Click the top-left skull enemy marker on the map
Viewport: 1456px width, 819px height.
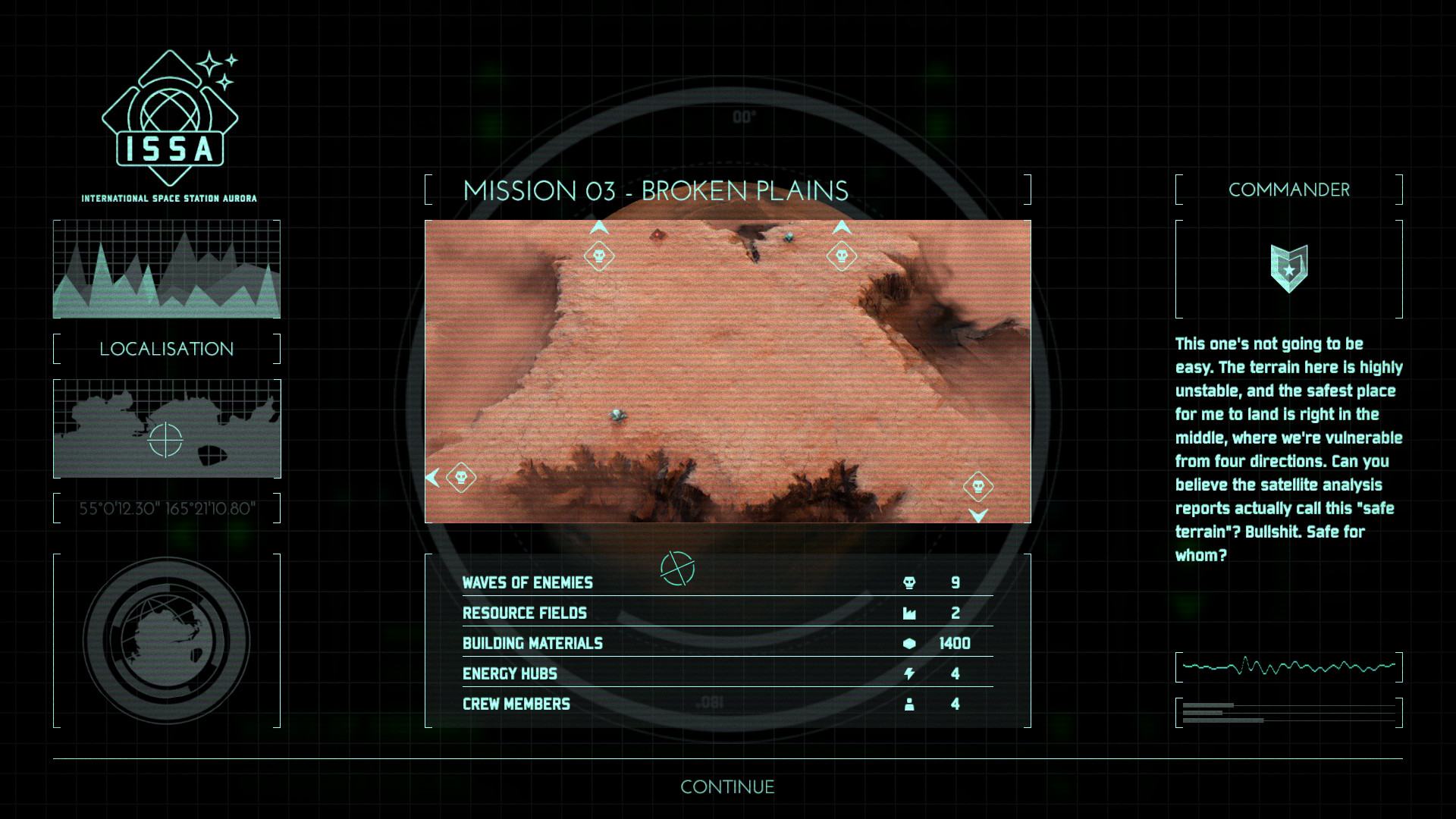pyautogui.click(x=598, y=256)
